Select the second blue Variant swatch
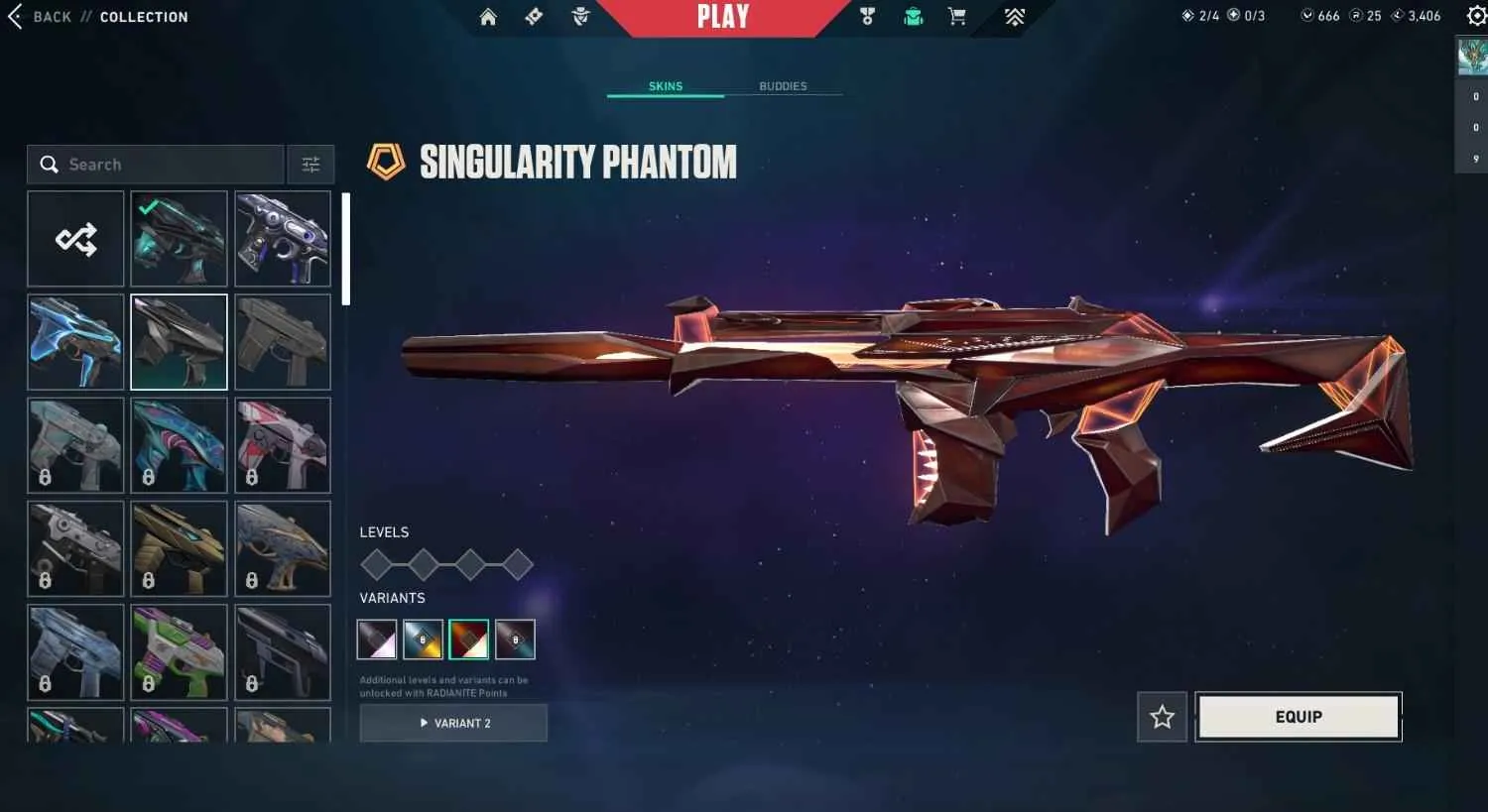This screenshot has height=812, width=1488. click(x=424, y=639)
